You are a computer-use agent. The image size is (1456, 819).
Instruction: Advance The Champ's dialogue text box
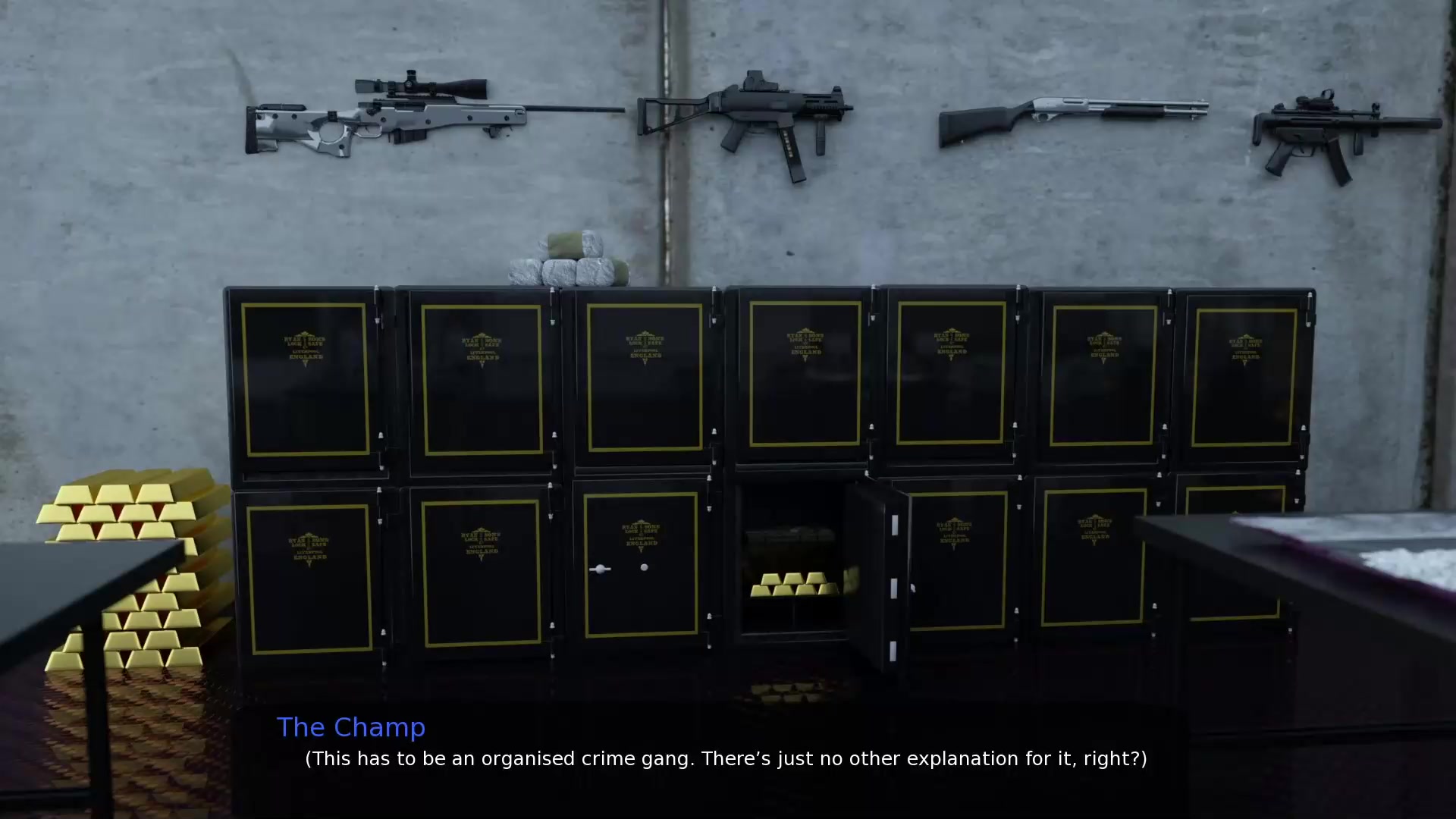(x=725, y=758)
